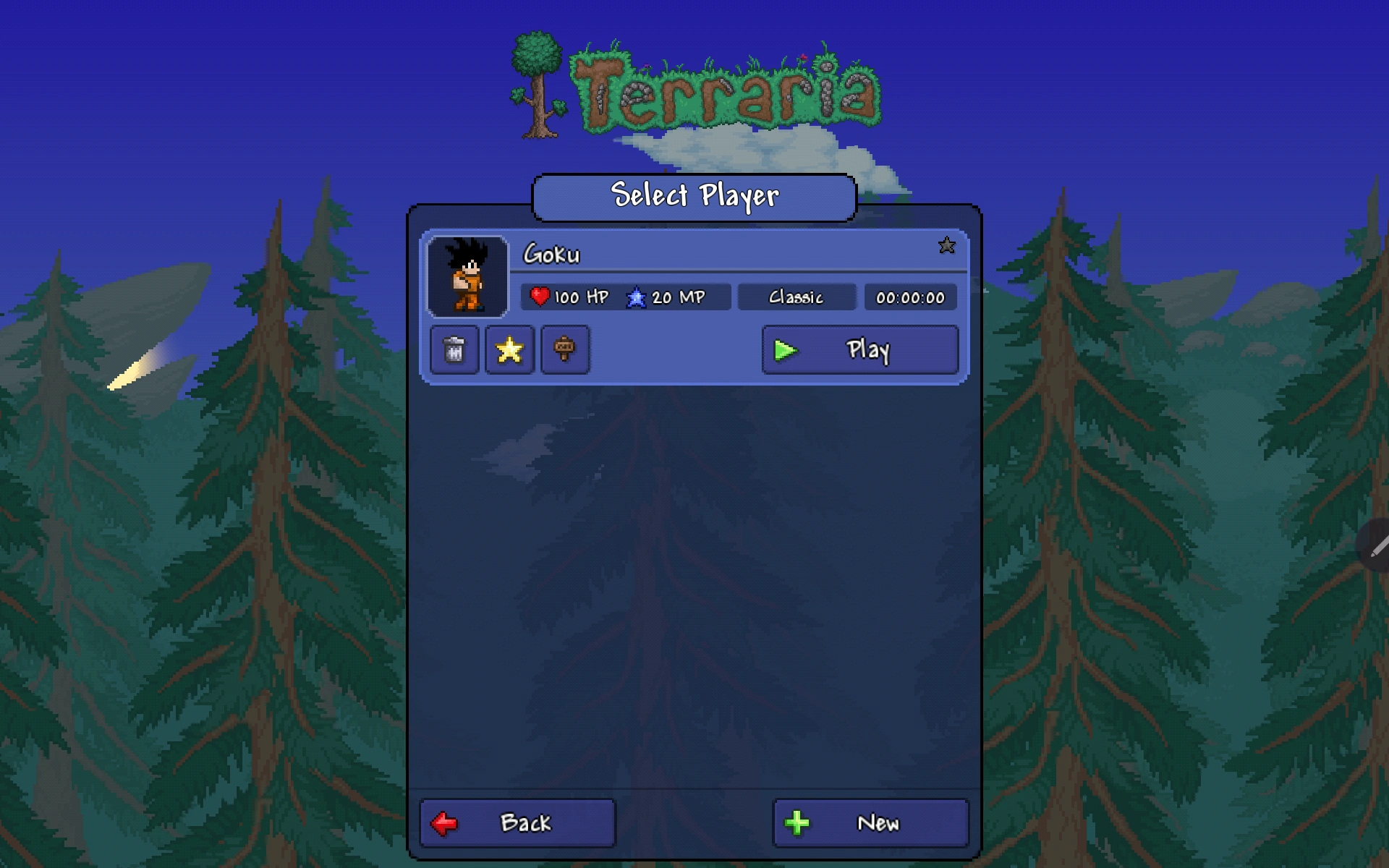Image resolution: width=1389 pixels, height=868 pixels.
Task: Rename Goku via the wooden sign icon
Action: coord(565,350)
